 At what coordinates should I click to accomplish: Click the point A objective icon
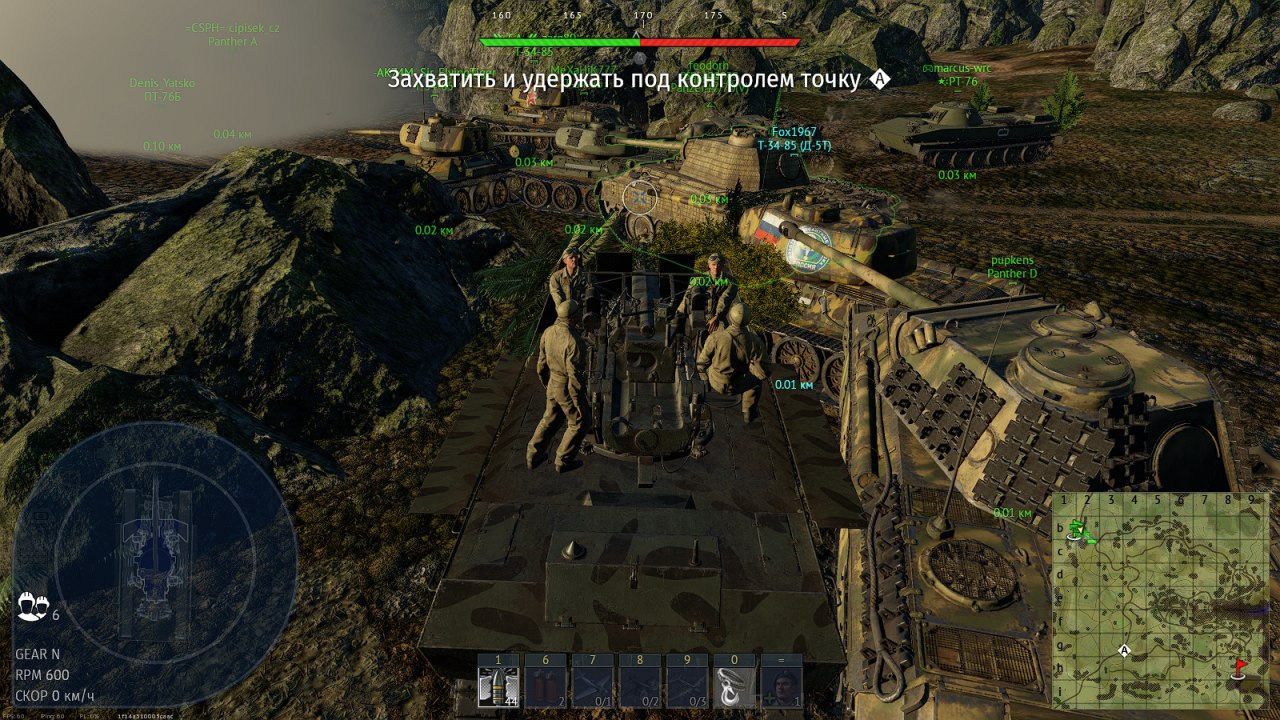[x=880, y=79]
